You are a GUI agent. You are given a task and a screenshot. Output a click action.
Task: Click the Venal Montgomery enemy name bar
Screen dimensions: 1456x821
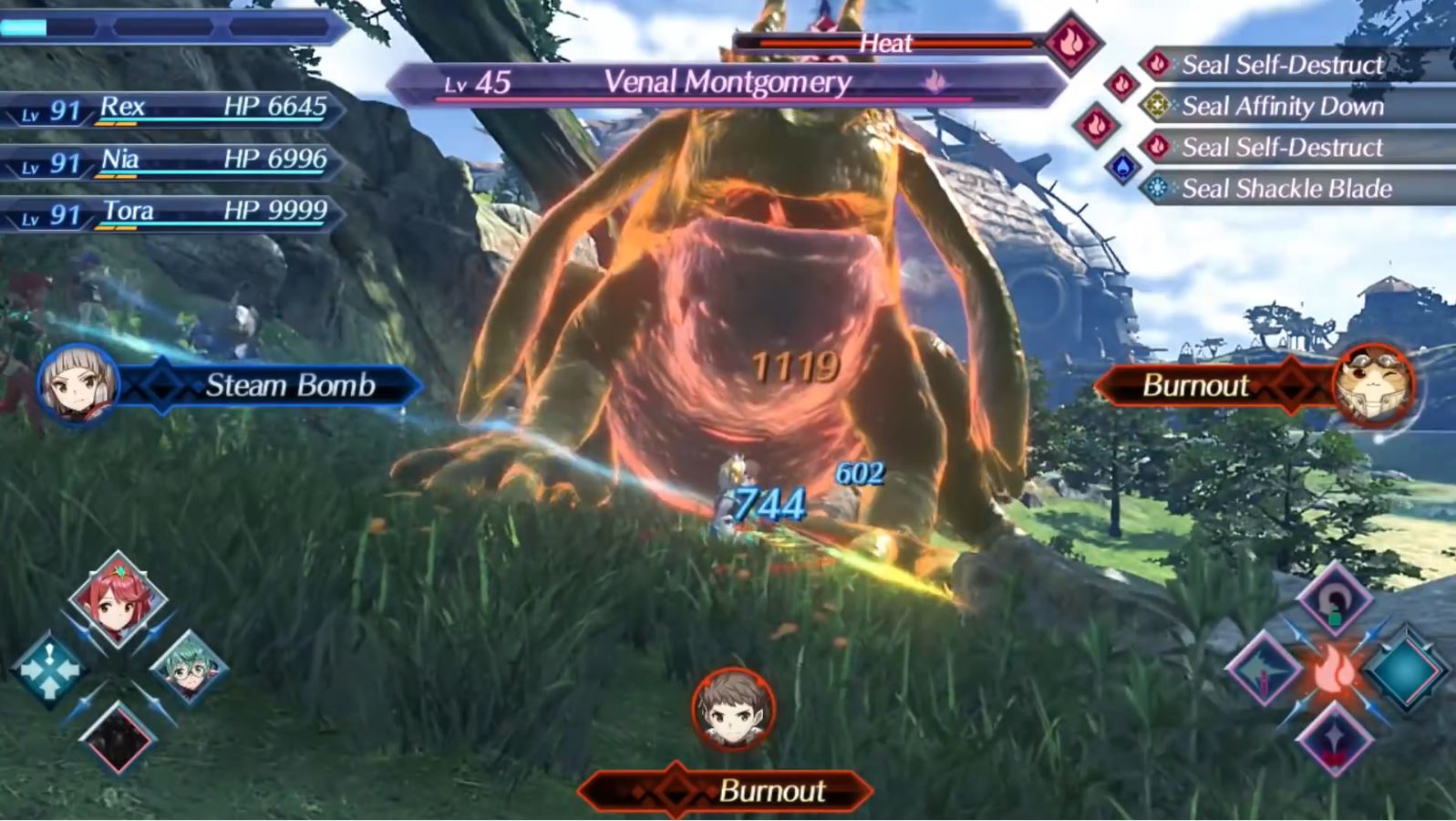(728, 83)
